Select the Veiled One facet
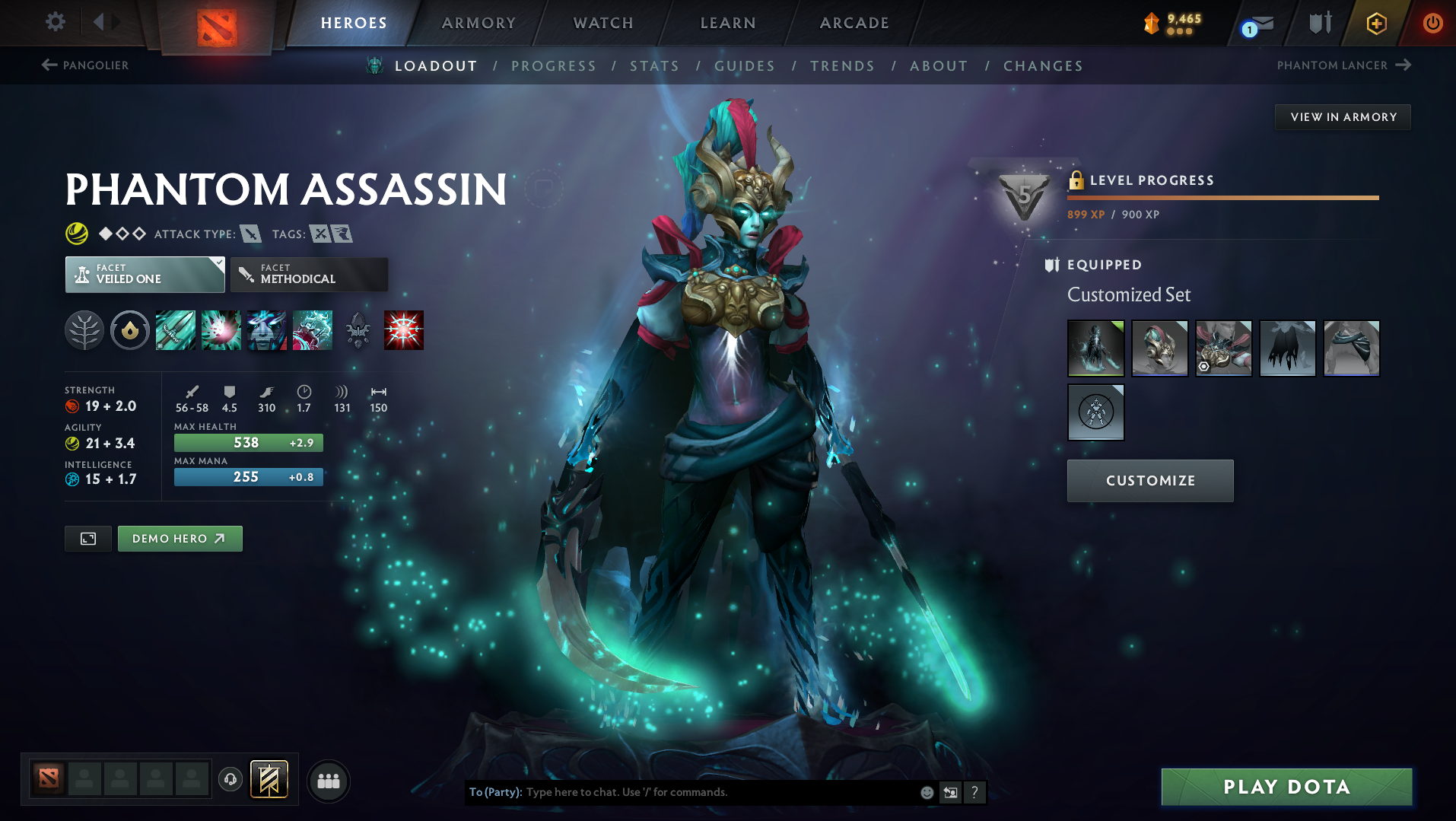1456x821 pixels. coord(145,274)
